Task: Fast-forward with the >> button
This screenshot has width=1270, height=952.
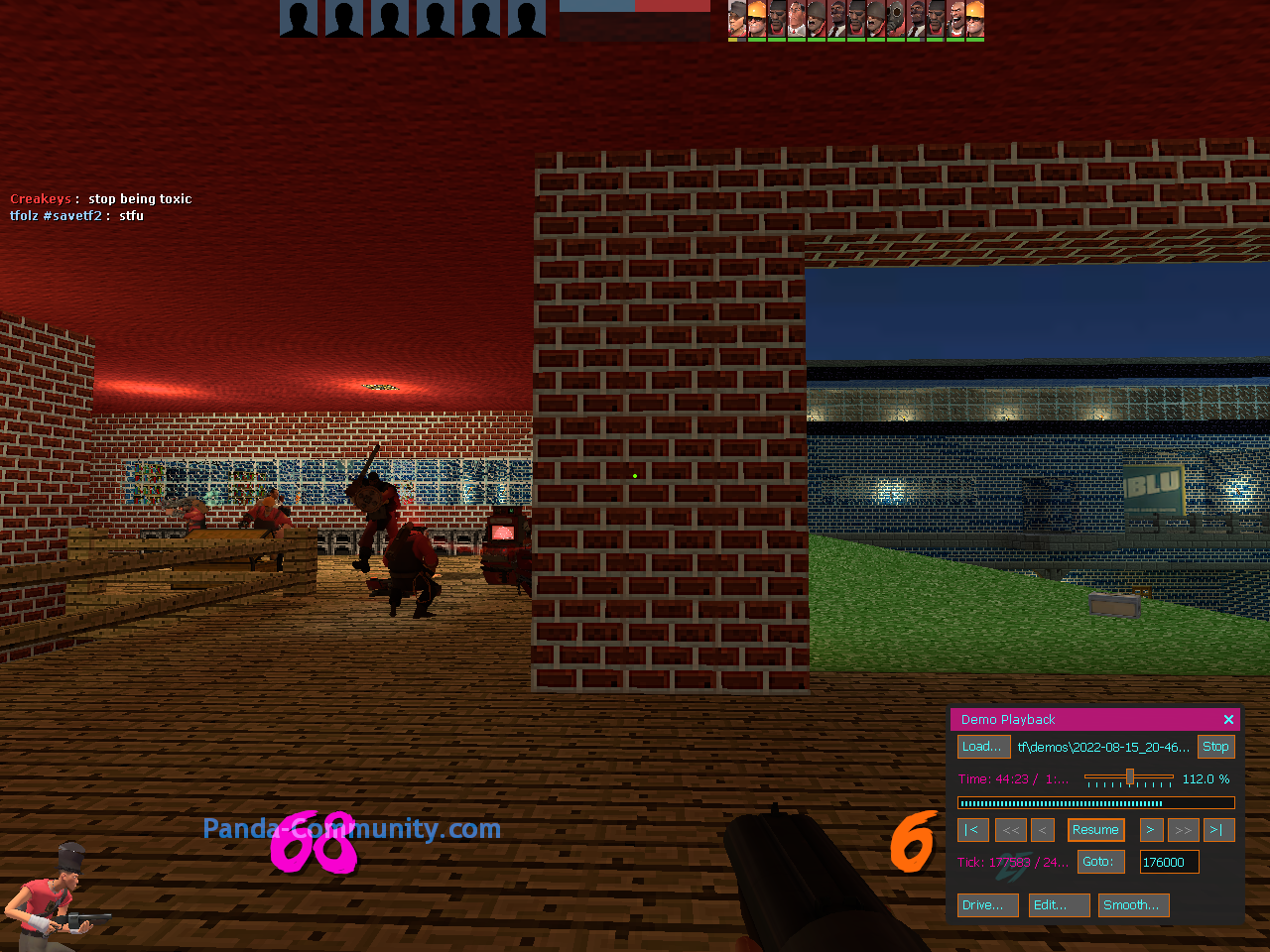Action: pos(1183,830)
